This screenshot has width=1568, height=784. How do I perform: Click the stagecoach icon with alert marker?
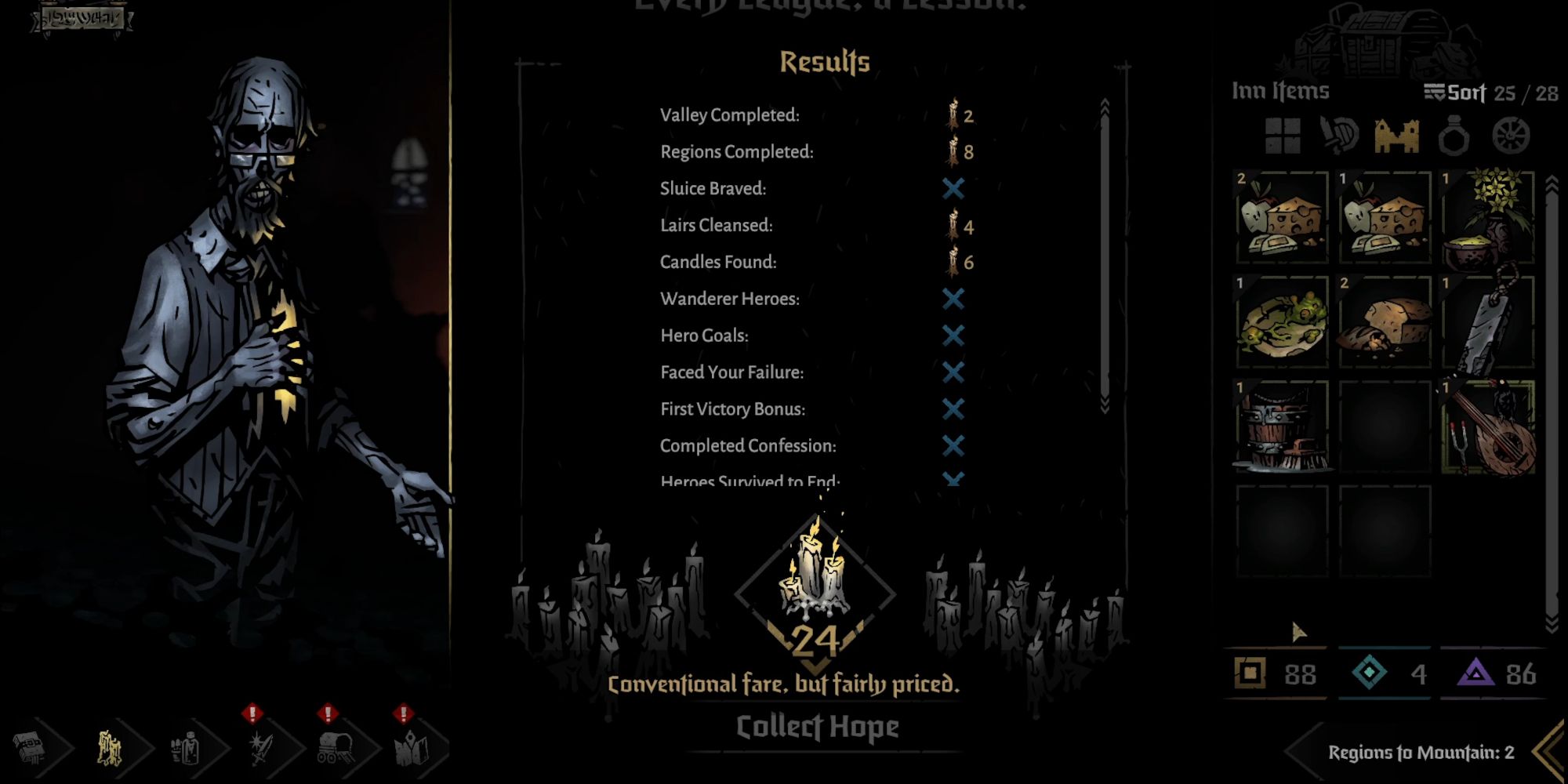coord(333,746)
